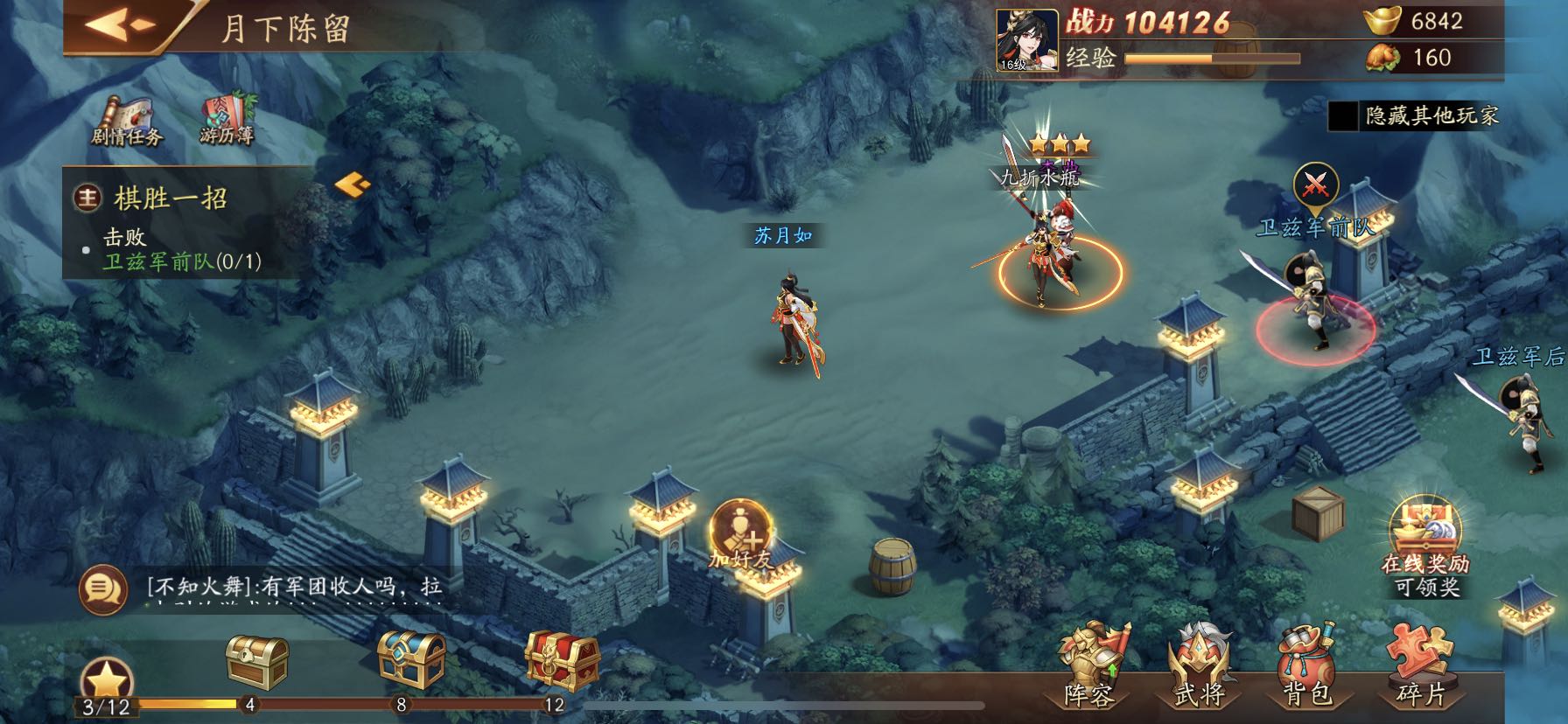Open the 背包 backpack
1568x724 pixels.
pos(1305,666)
